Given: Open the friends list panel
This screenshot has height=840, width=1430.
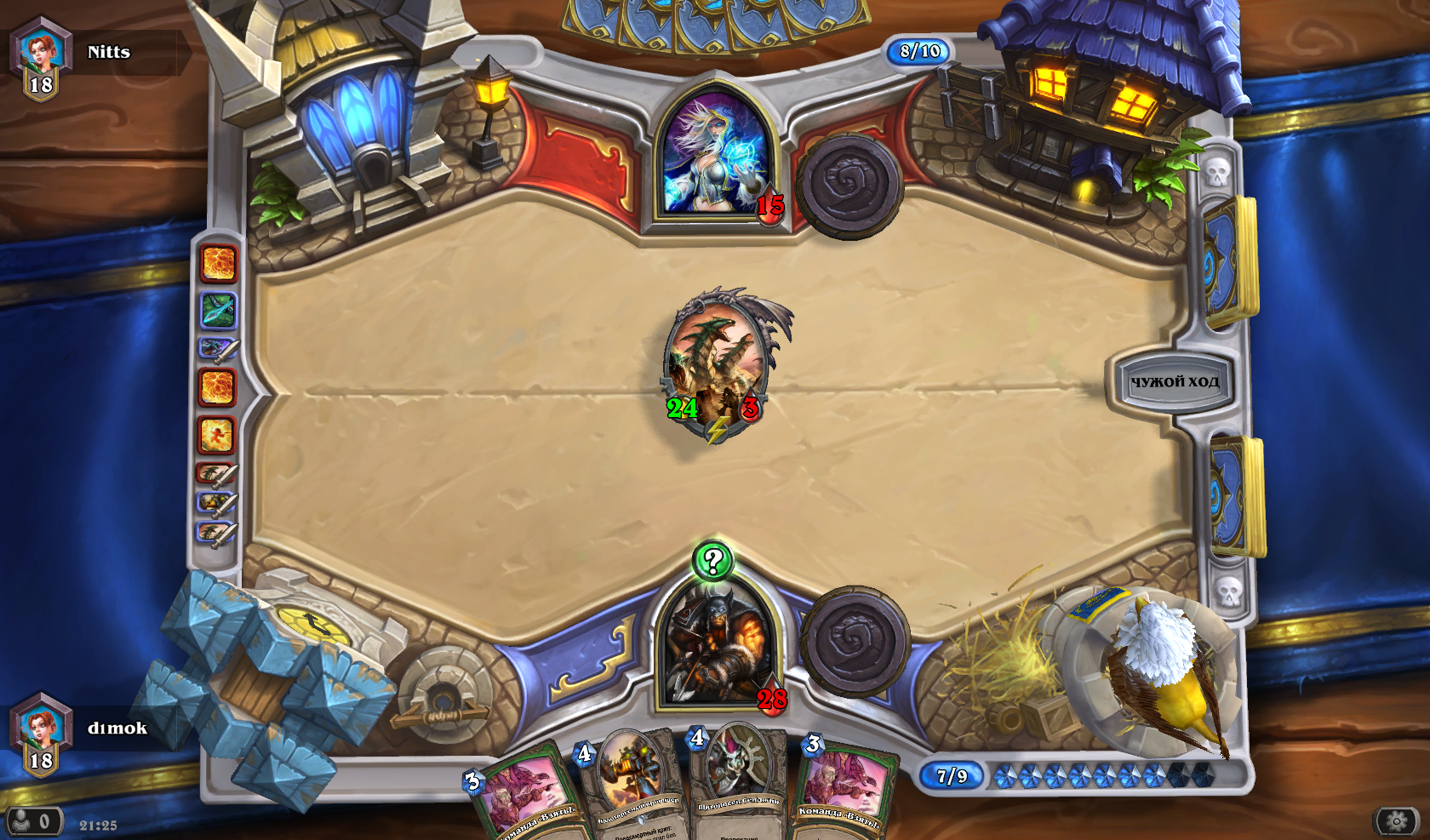Looking at the screenshot, I should pyautogui.click(x=34, y=821).
